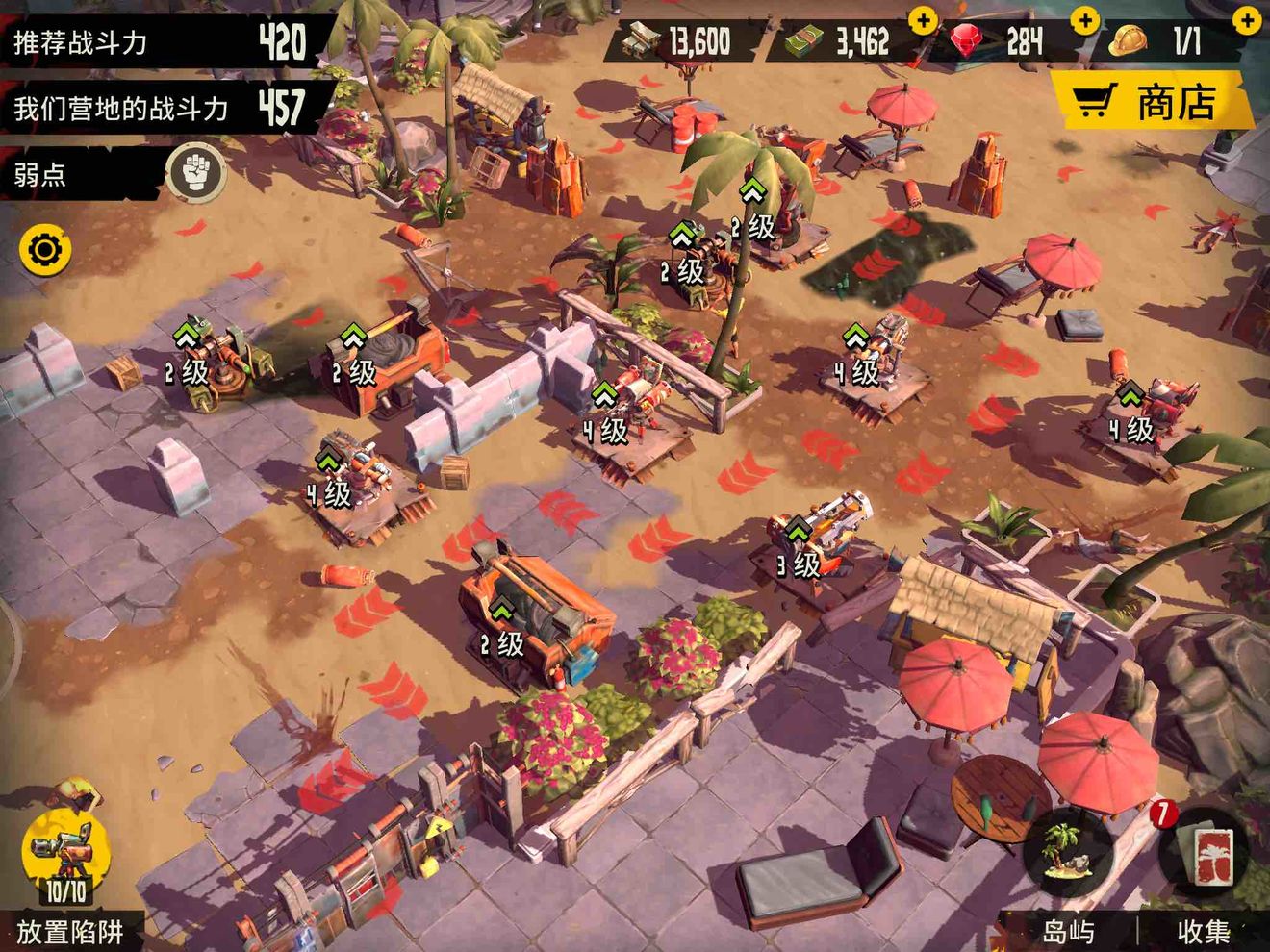Image resolution: width=1270 pixels, height=952 pixels.
Task: Add more cash with the plus button
Action: coord(923,21)
